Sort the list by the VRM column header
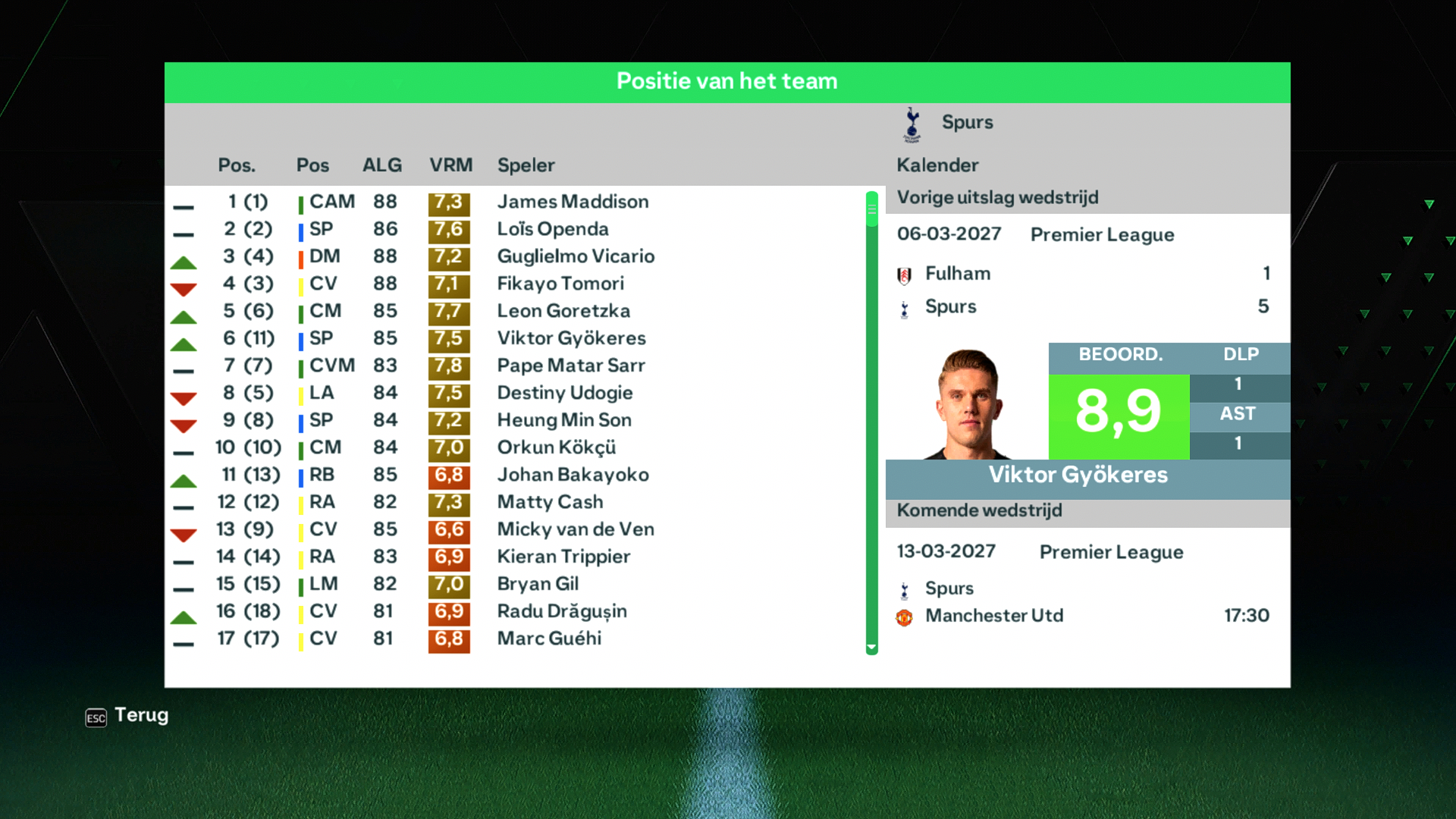The height and width of the screenshot is (819, 1456). coord(450,165)
